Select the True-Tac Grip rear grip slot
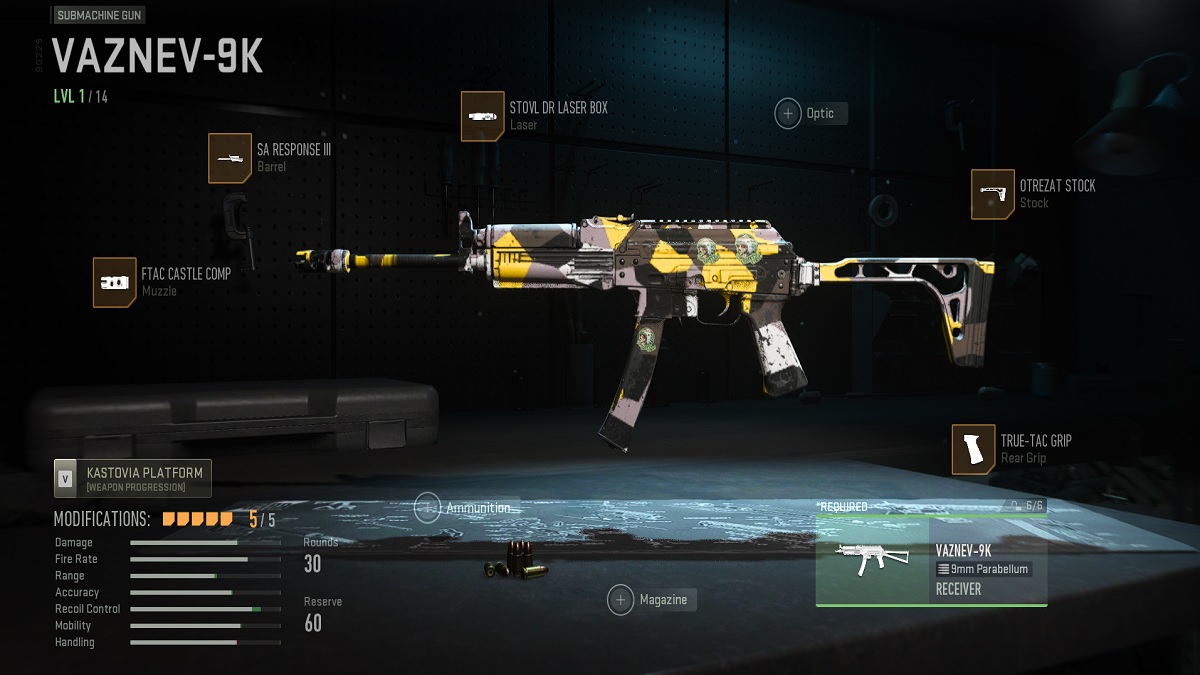The width and height of the screenshot is (1200, 675). click(x=973, y=449)
